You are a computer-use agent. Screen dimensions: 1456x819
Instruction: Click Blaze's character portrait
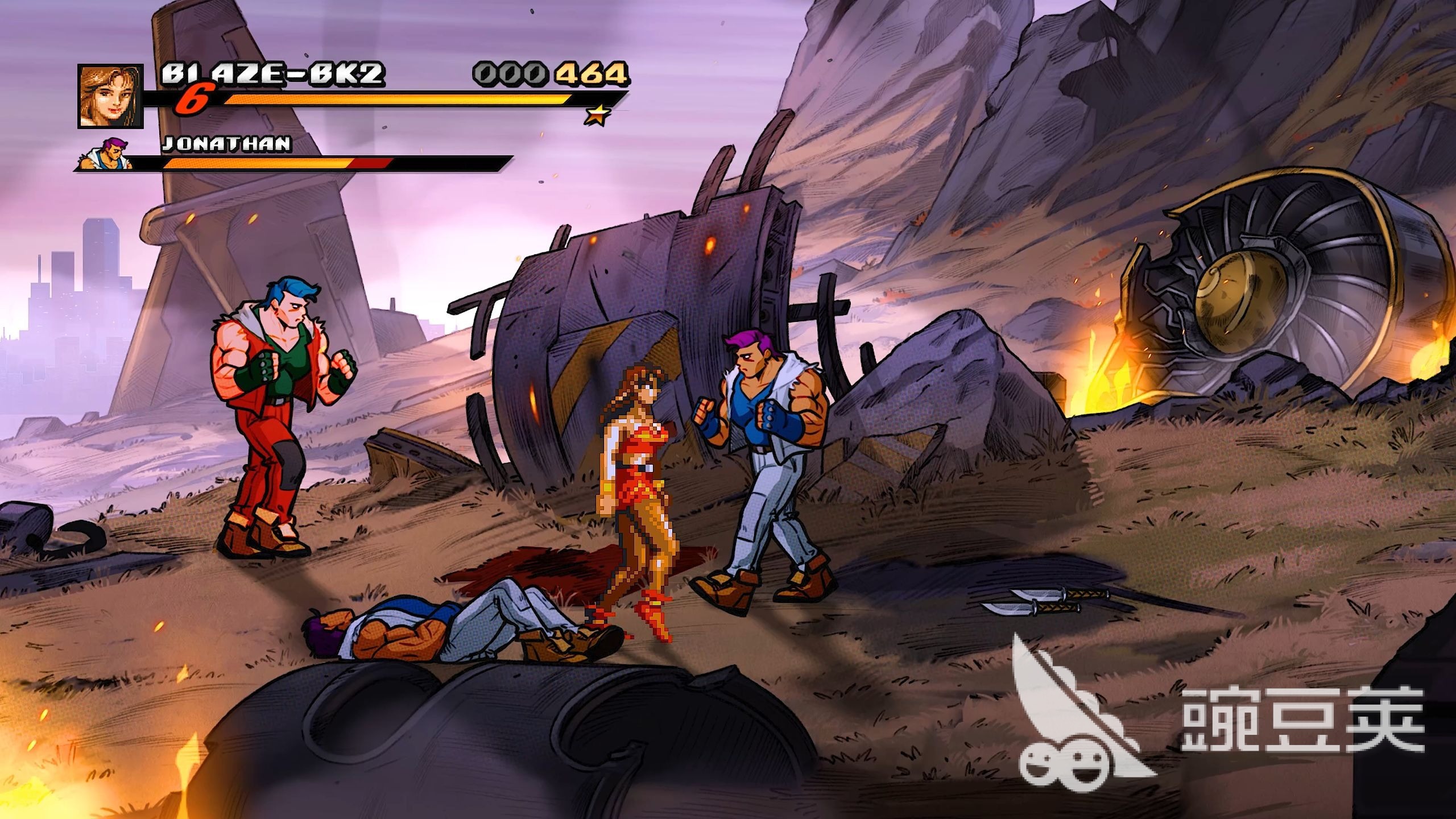[x=110, y=96]
